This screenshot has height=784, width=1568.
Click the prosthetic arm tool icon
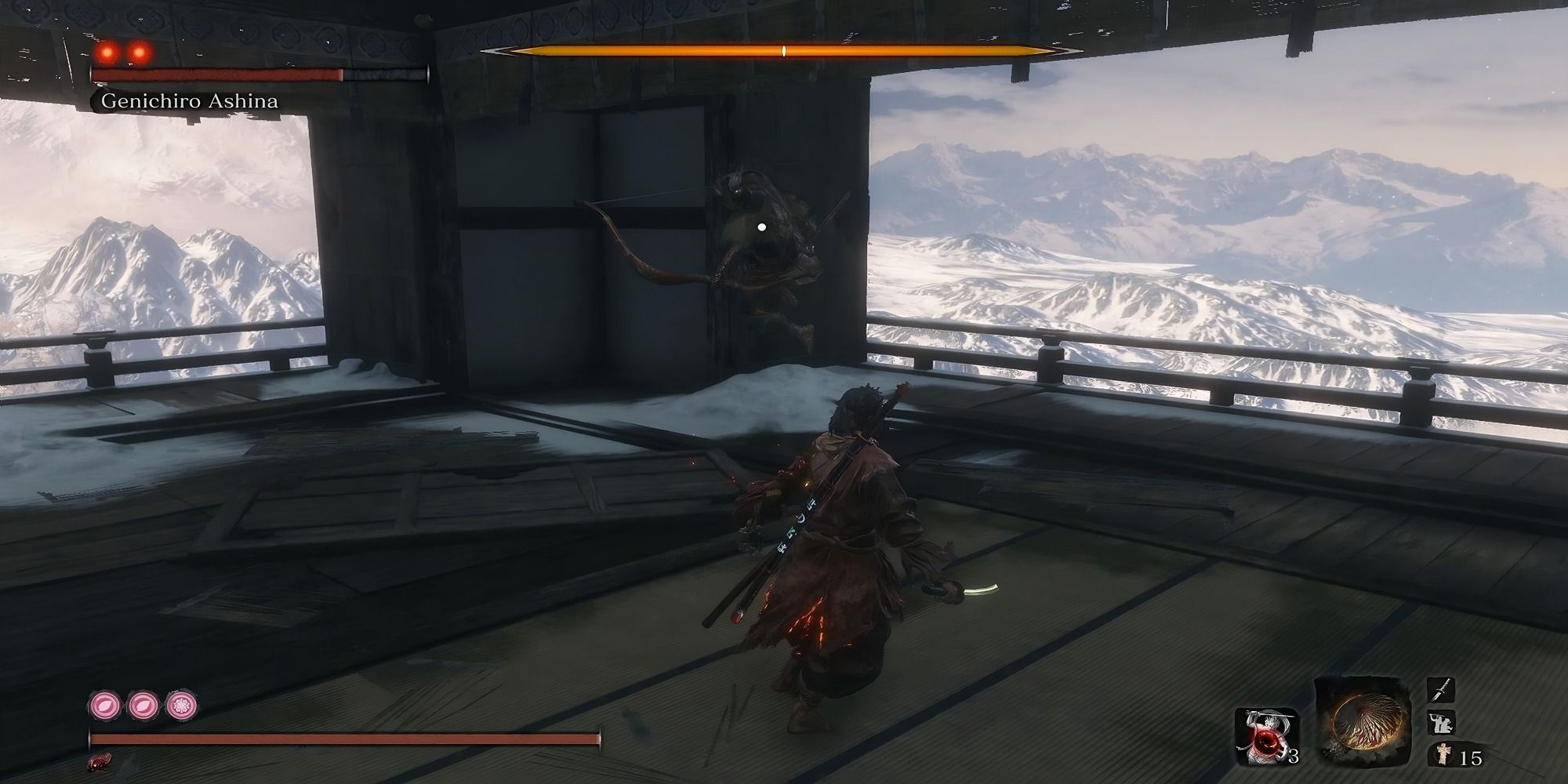click(x=1441, y=722)
